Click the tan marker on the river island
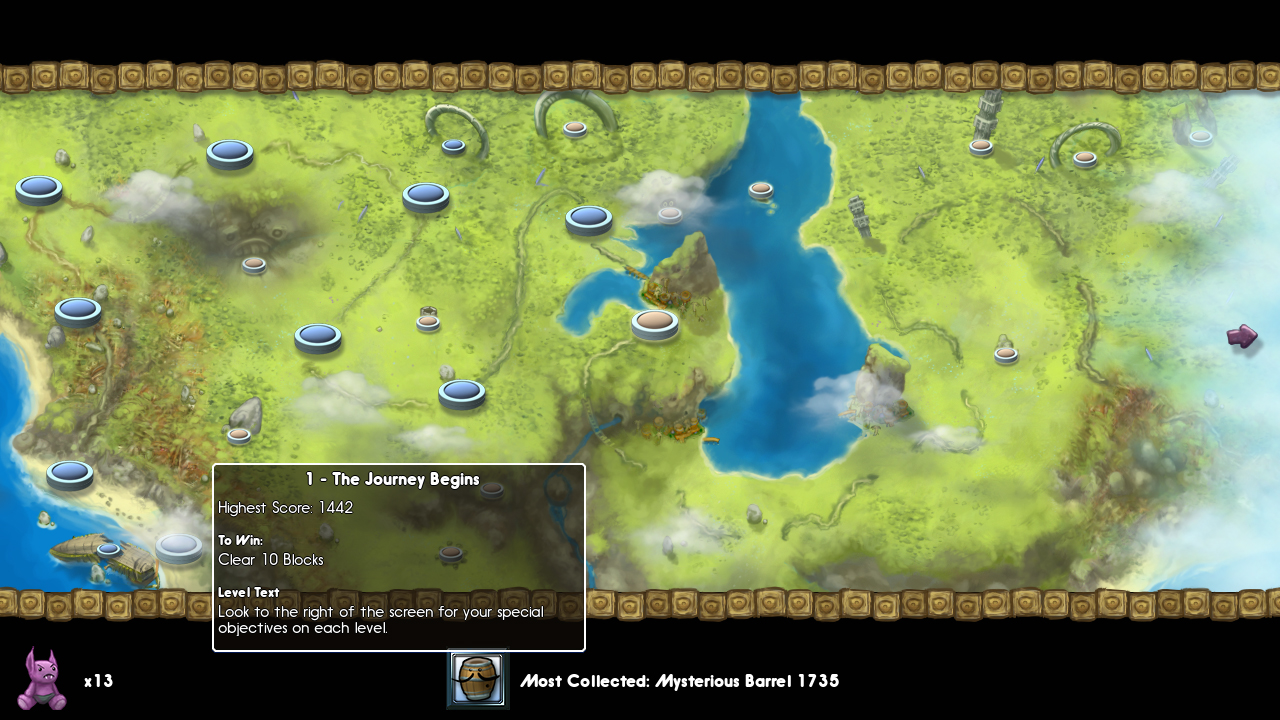The image size is (1280, 720). point(760,187)
